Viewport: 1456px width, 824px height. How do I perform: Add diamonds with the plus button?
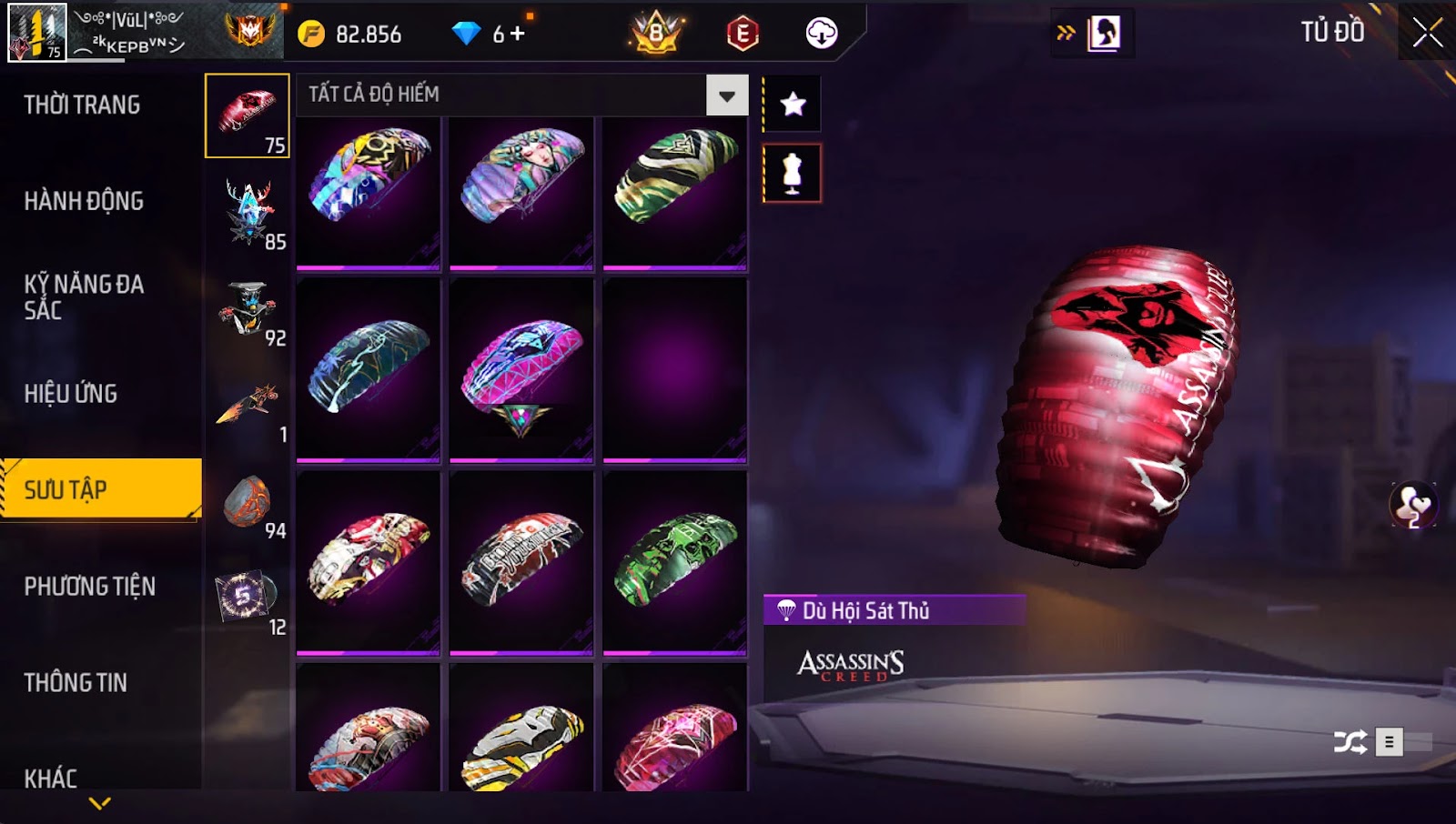(x=519, y=34)
